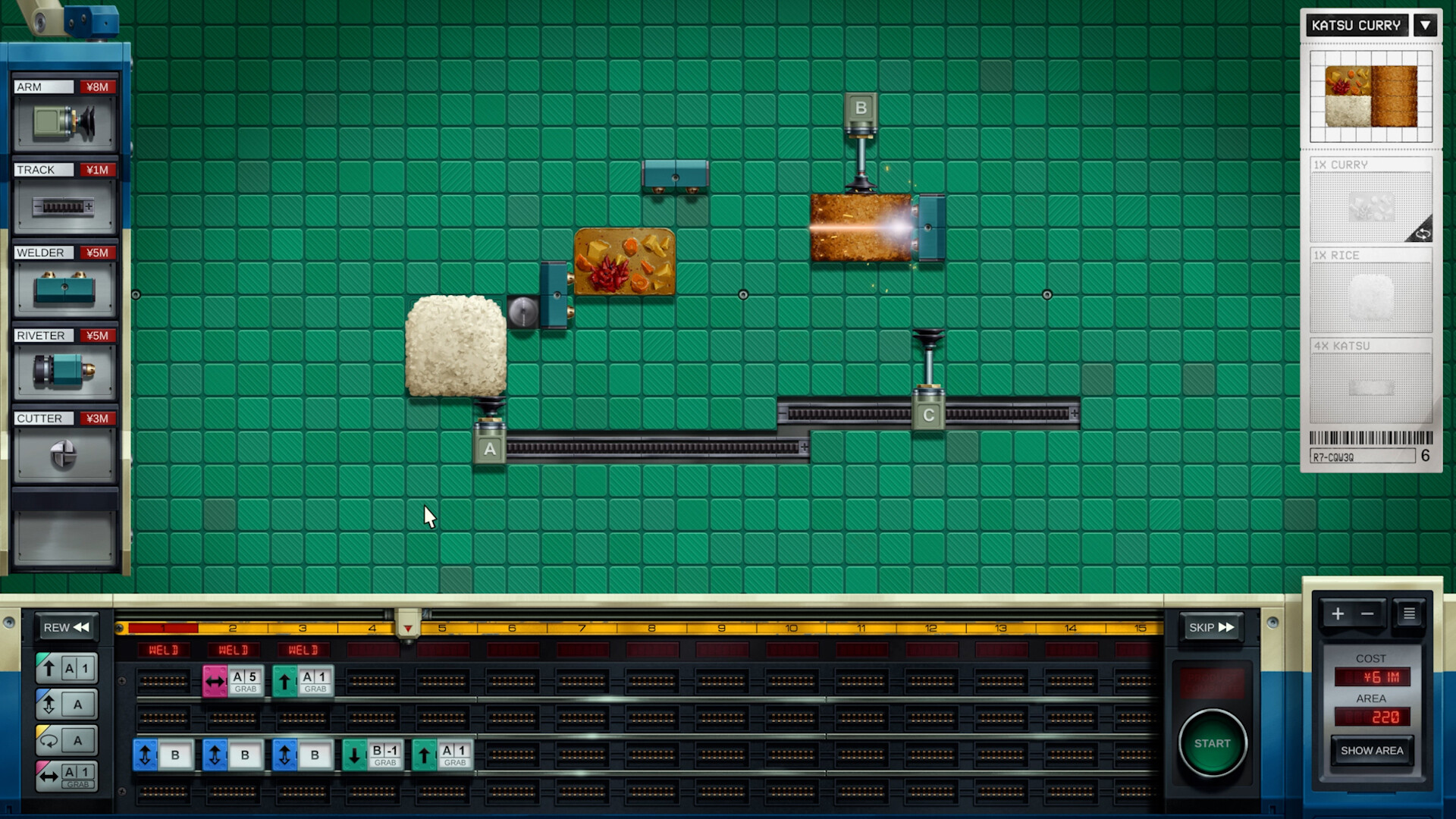Image resolution: width=1456 pixels, height=819 pixels.
Task: Select the CUTTER part
Action: [x=64, y=450]
